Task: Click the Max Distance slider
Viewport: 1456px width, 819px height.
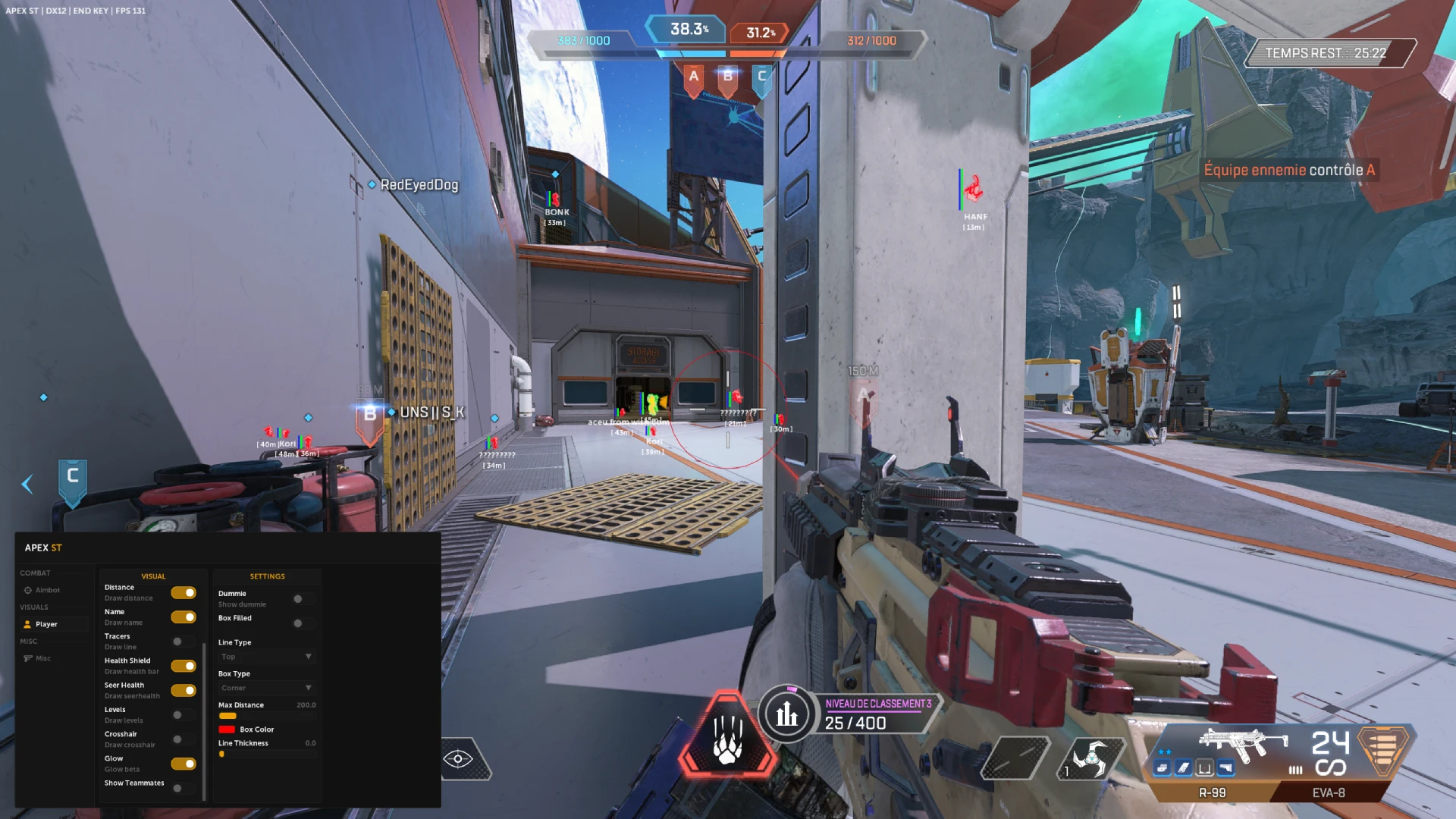Action: pos(266,715)
